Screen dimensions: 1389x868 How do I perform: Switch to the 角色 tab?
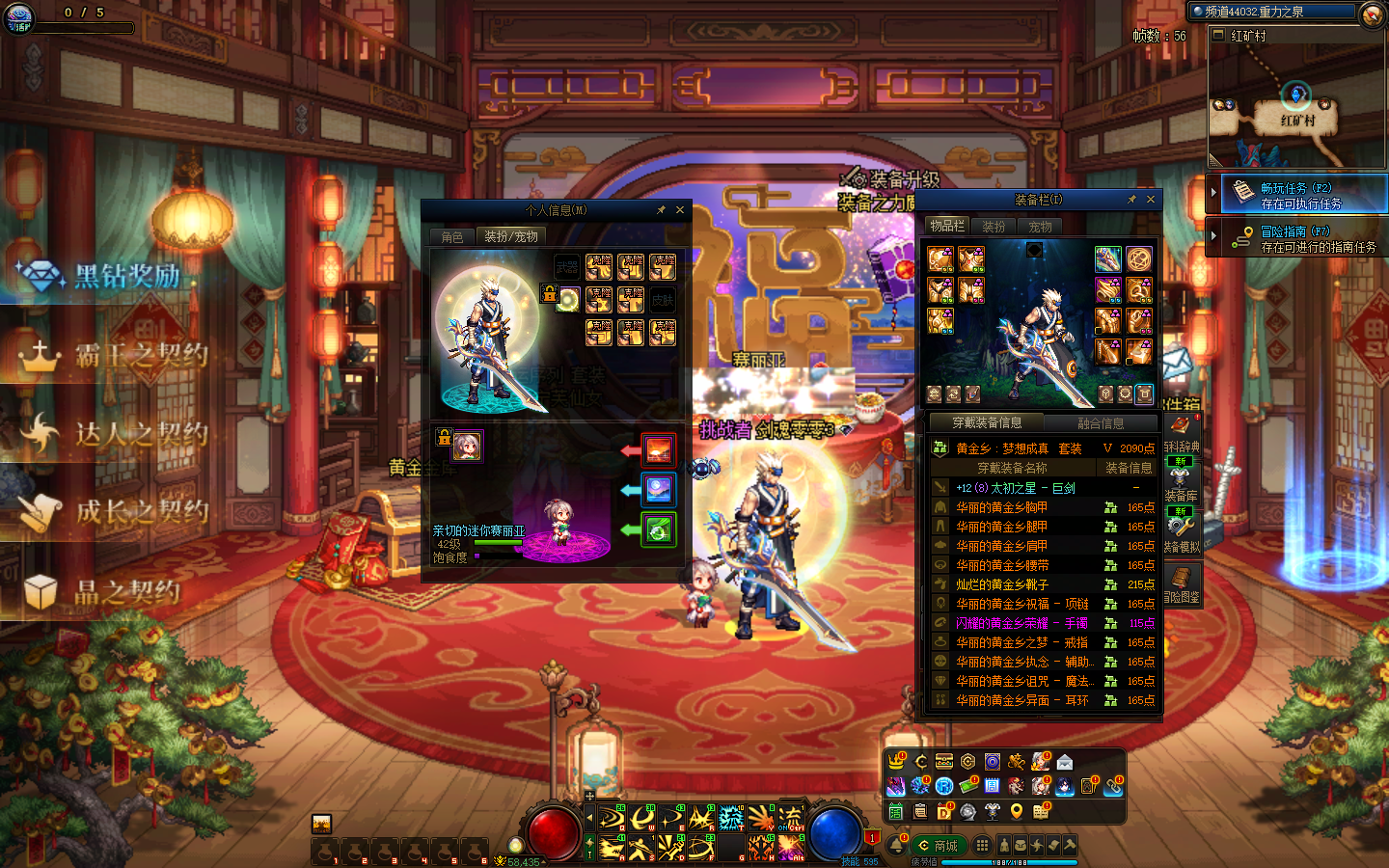pyautogui.click(x=452, y=236)
